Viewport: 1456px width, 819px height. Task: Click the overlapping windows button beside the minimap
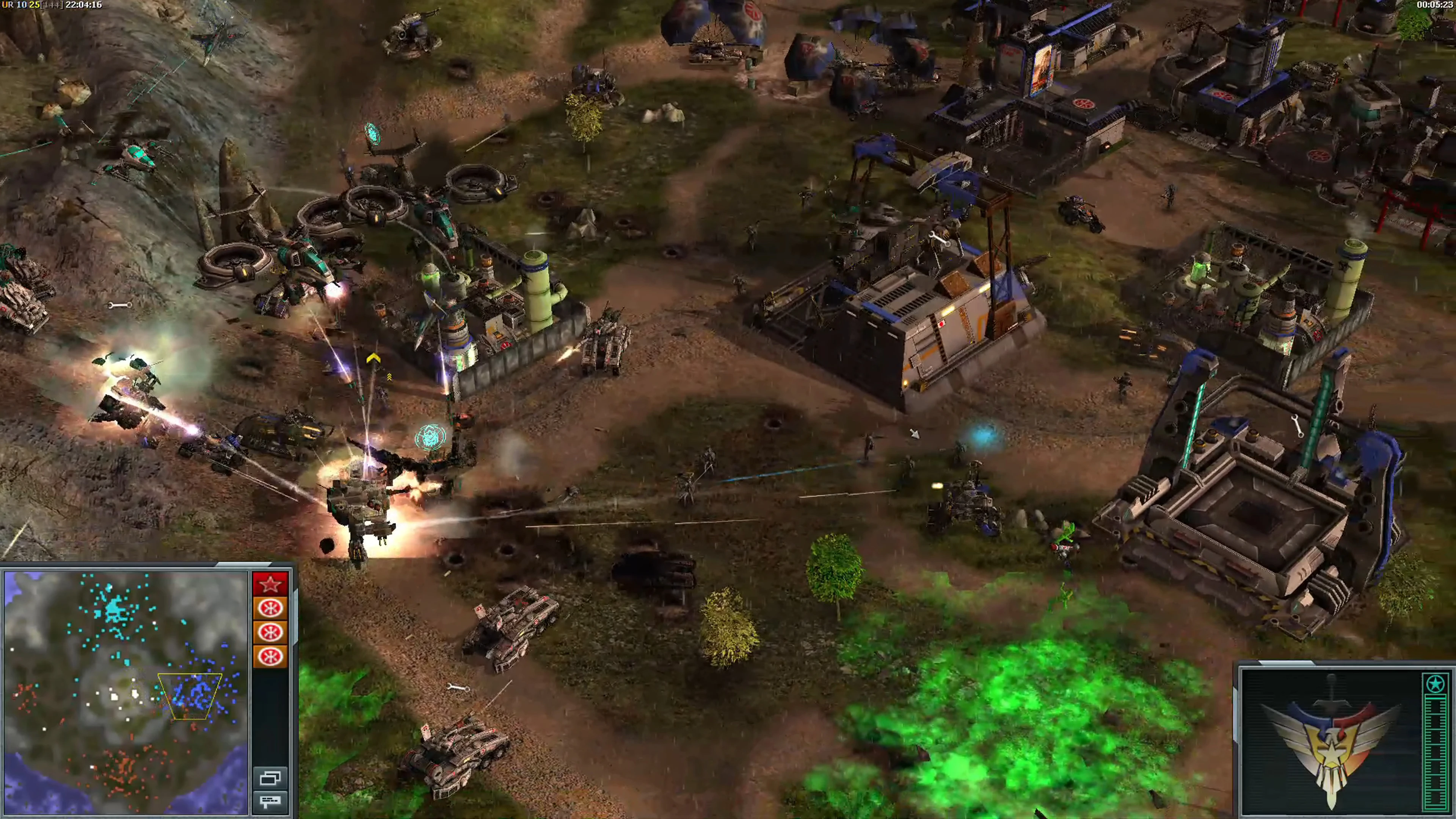[x=270, y=778]
